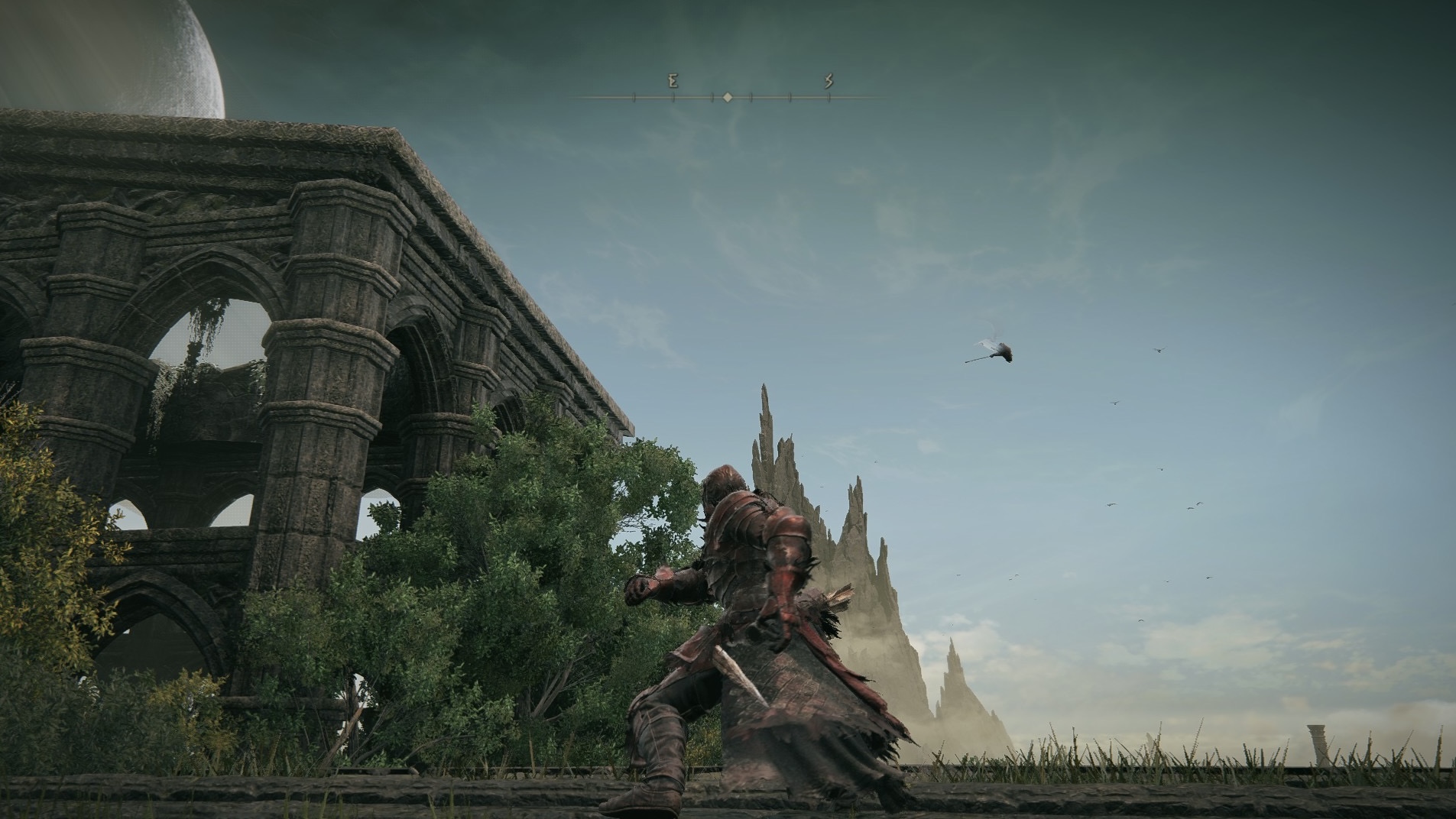Select the South rune on the compass

click(829, 81)
